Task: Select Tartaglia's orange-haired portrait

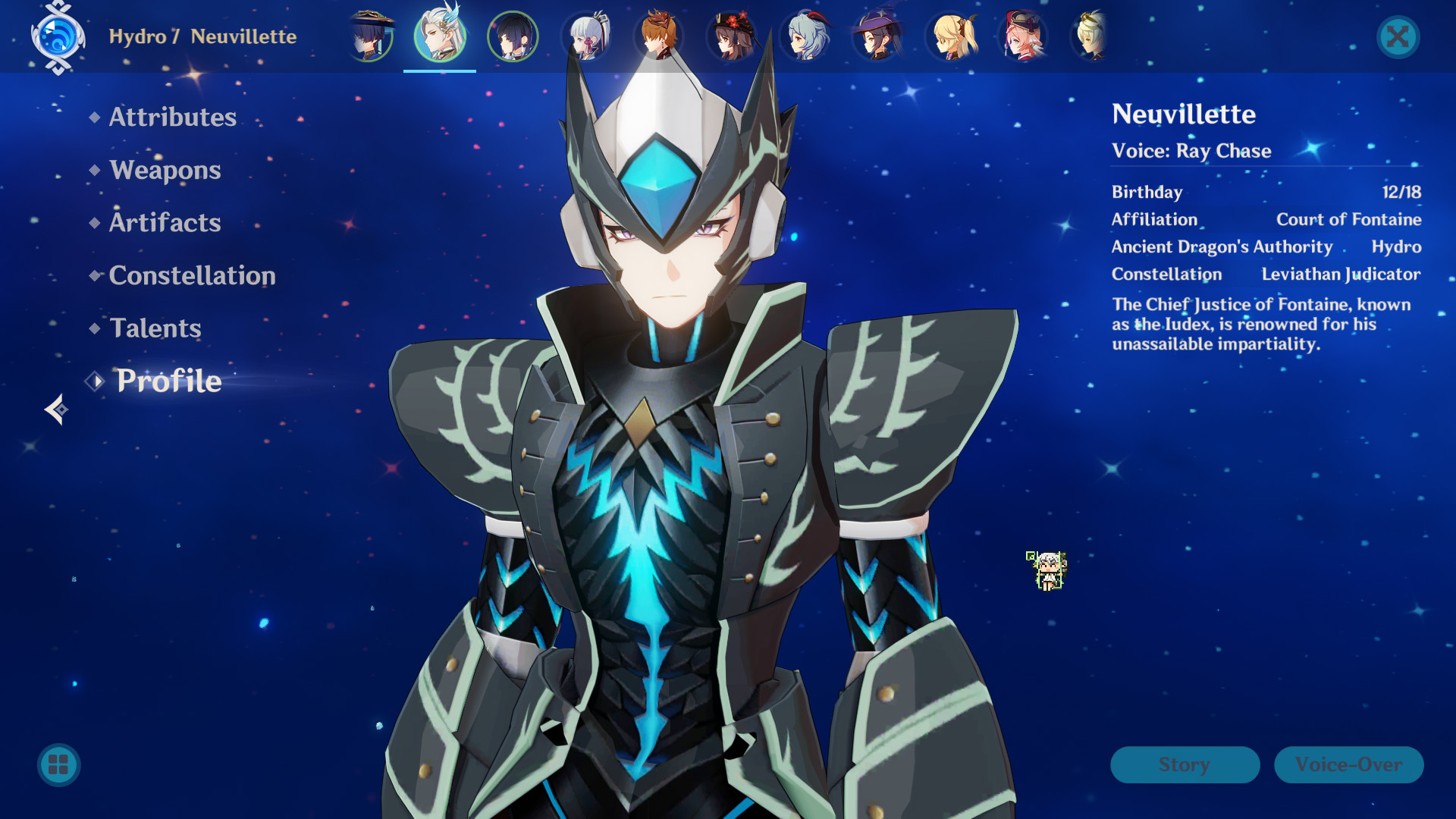Action: (658, 36)
